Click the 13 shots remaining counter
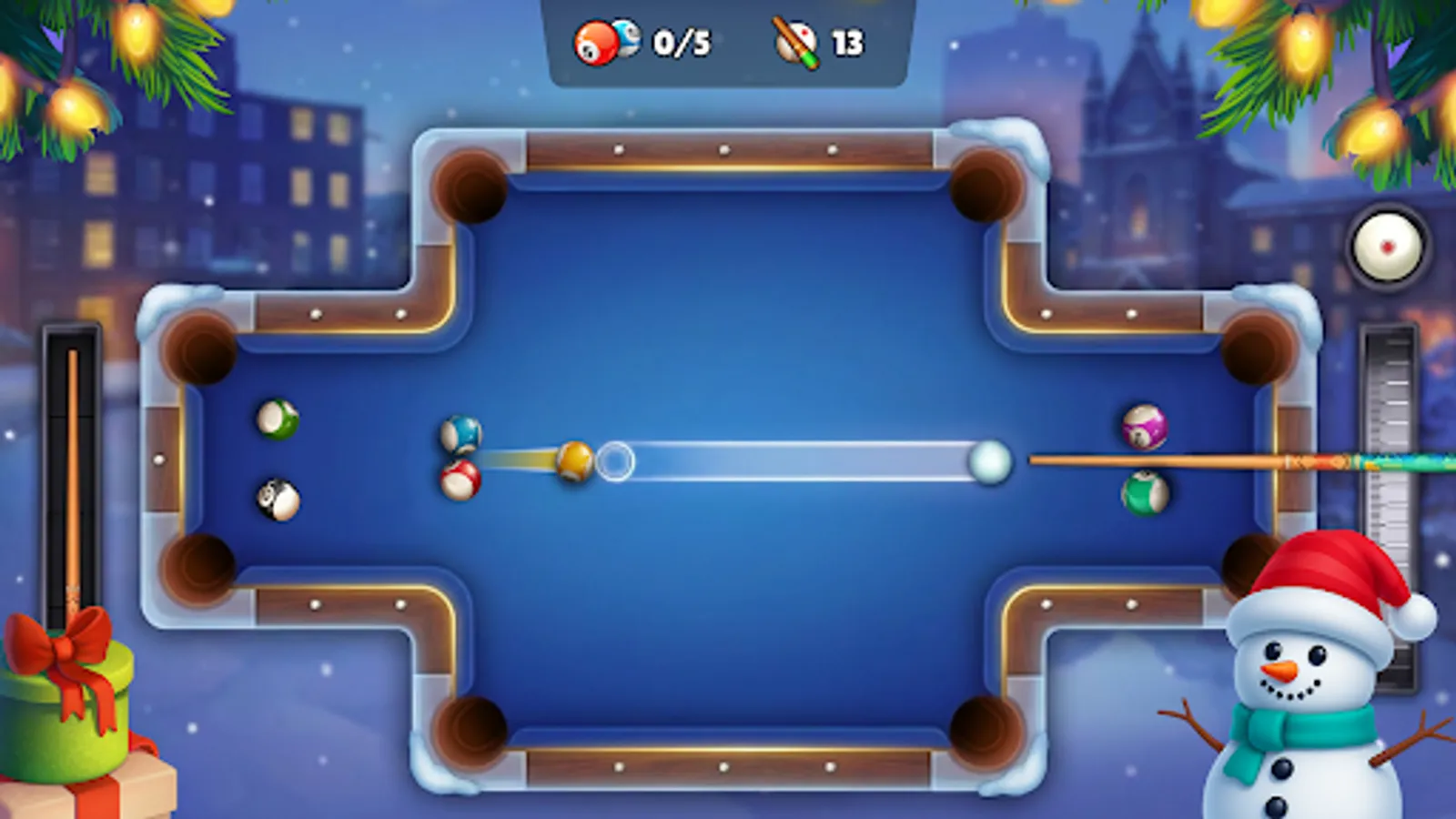Image resolution: width=1456 pixels, height=819 pixels. [x=846, y=41]
